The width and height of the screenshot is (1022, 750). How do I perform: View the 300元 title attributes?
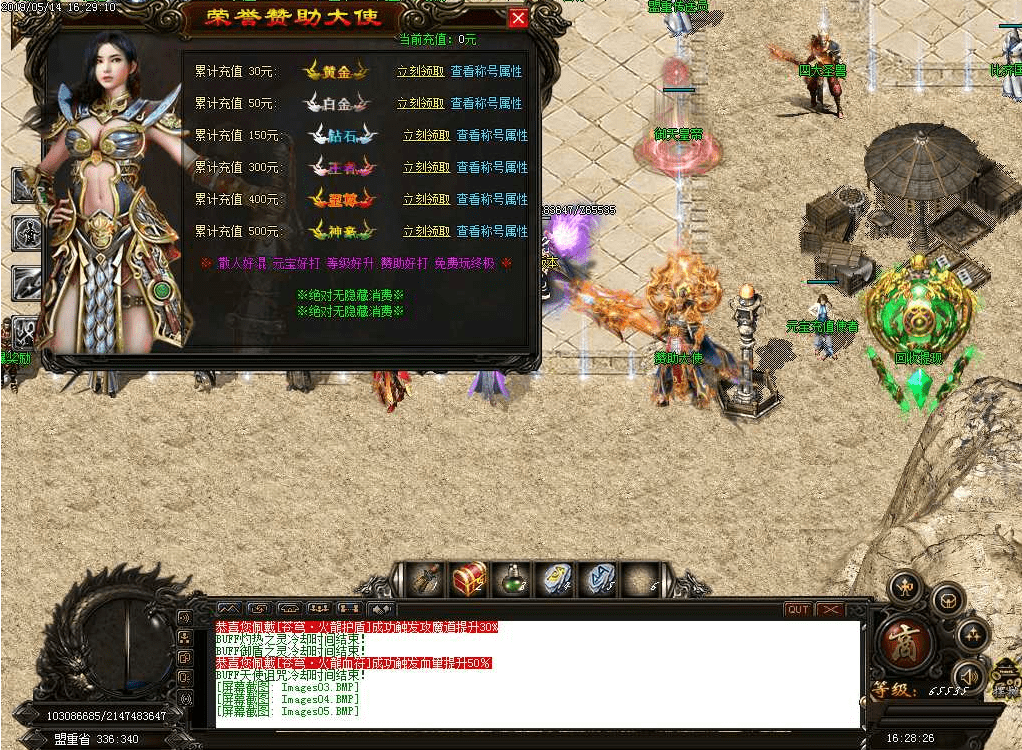pos(492,167)
